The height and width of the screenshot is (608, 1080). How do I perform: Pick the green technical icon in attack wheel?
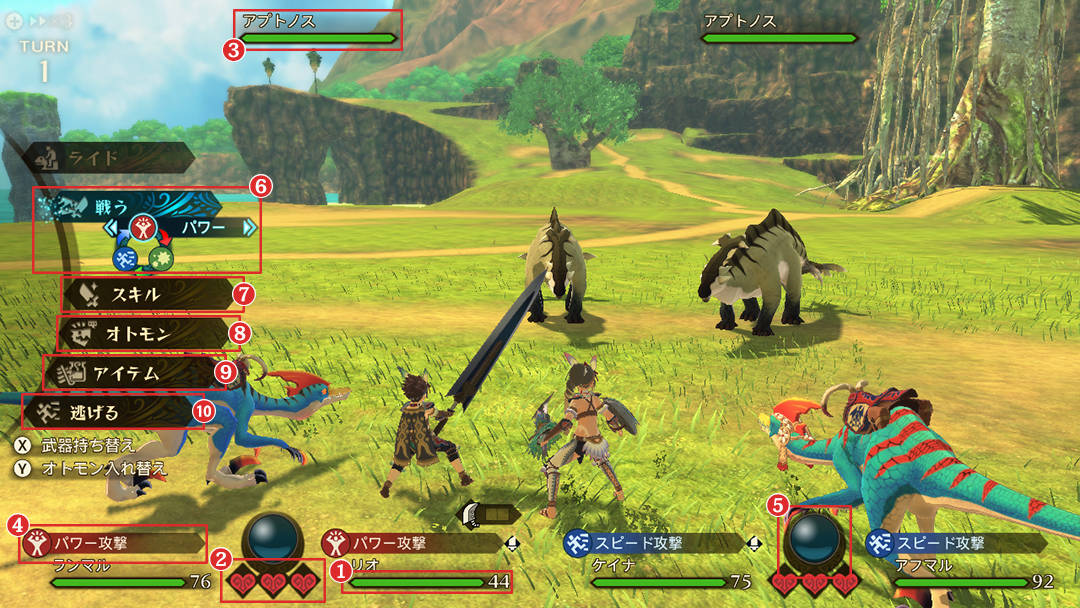tap(160, 259)
